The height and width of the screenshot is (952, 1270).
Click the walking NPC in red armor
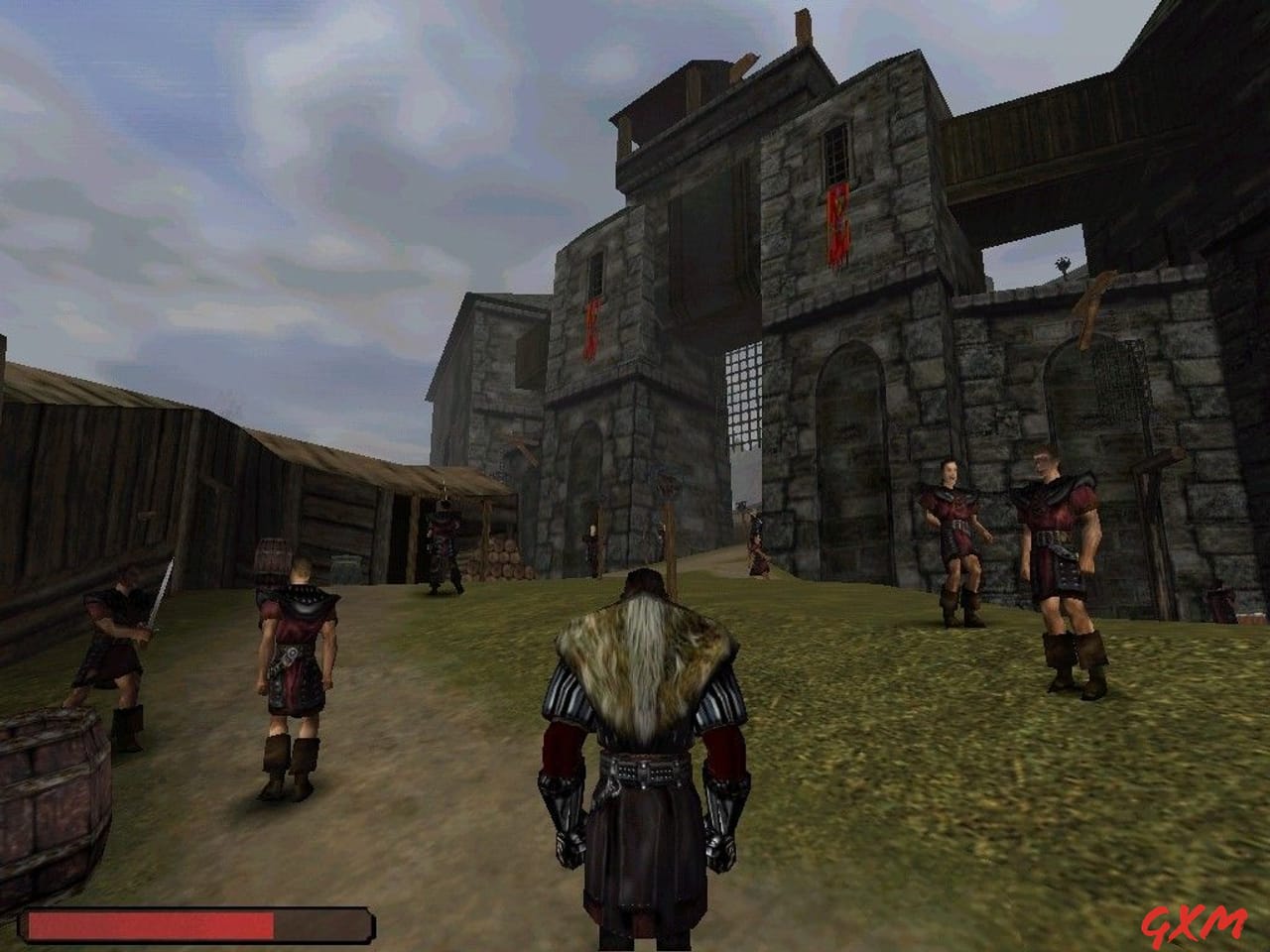coord(293,664)
